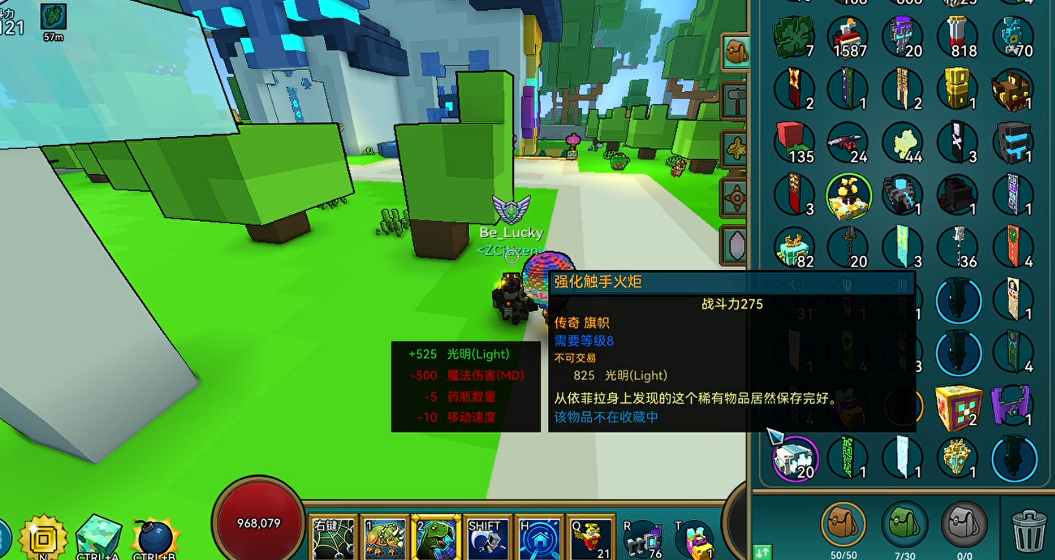The image size is (1055, 560).
Task: Open the brown backpack inventory tab
Action: coord(843,524)
